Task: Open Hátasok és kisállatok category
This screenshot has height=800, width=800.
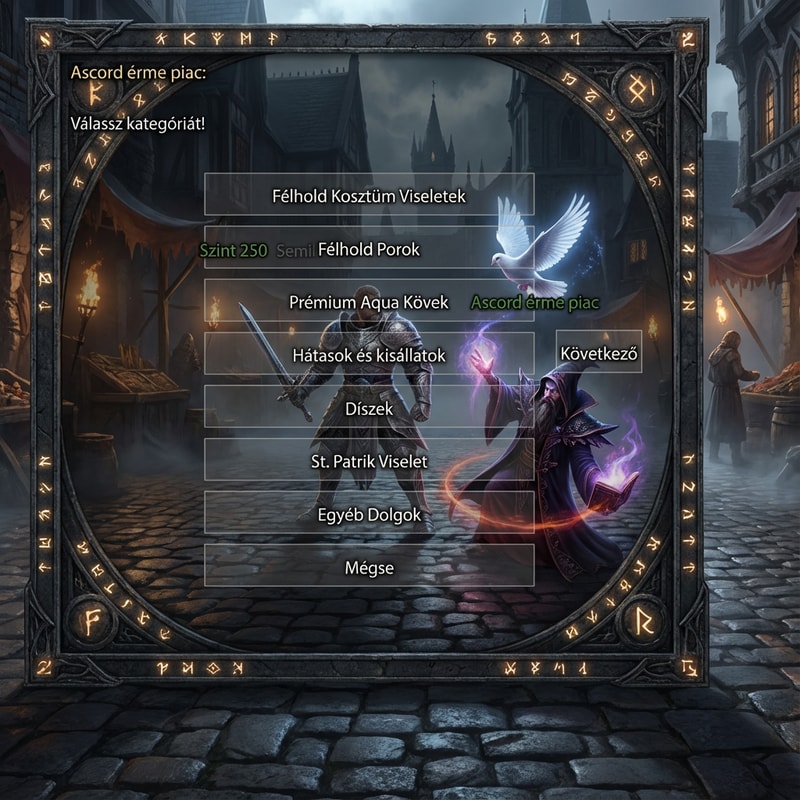Action: pos(369,354)
